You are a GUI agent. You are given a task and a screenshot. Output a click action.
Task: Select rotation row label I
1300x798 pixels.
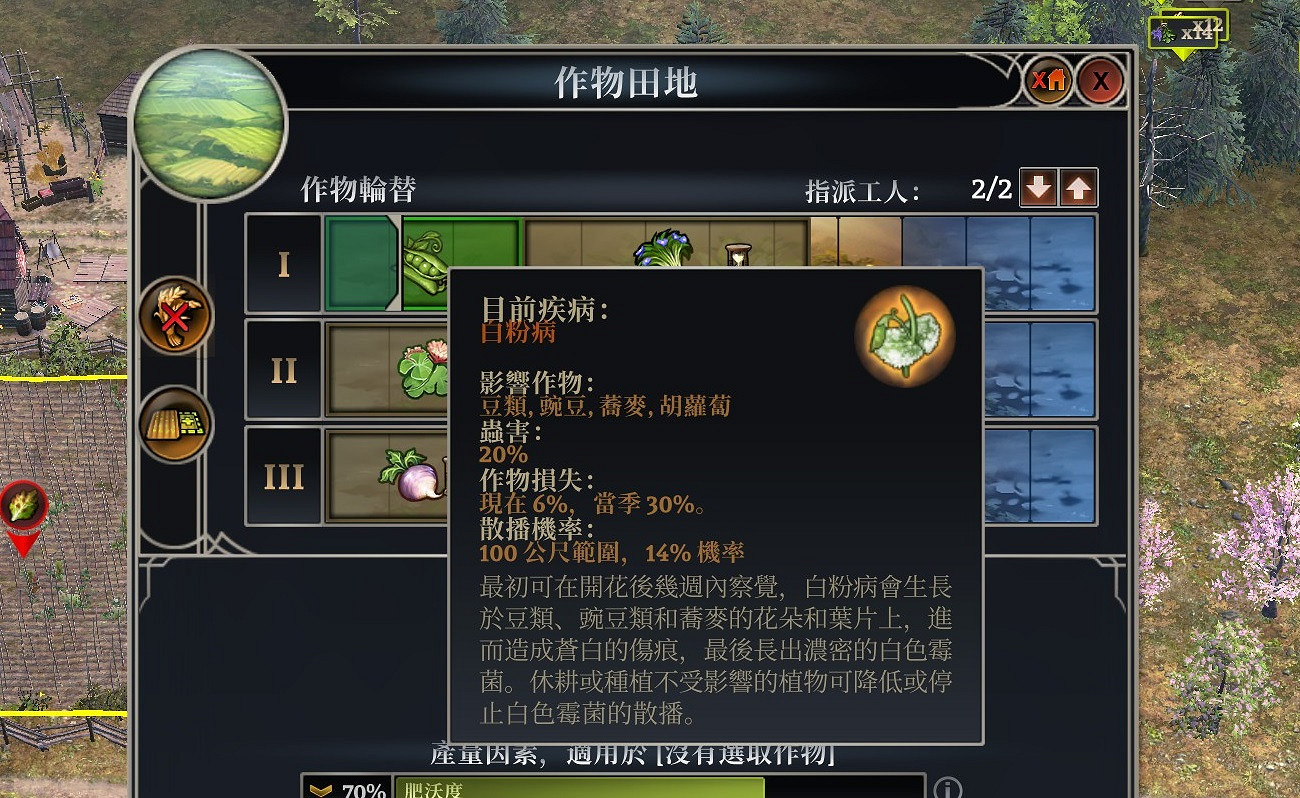[283, 262]
